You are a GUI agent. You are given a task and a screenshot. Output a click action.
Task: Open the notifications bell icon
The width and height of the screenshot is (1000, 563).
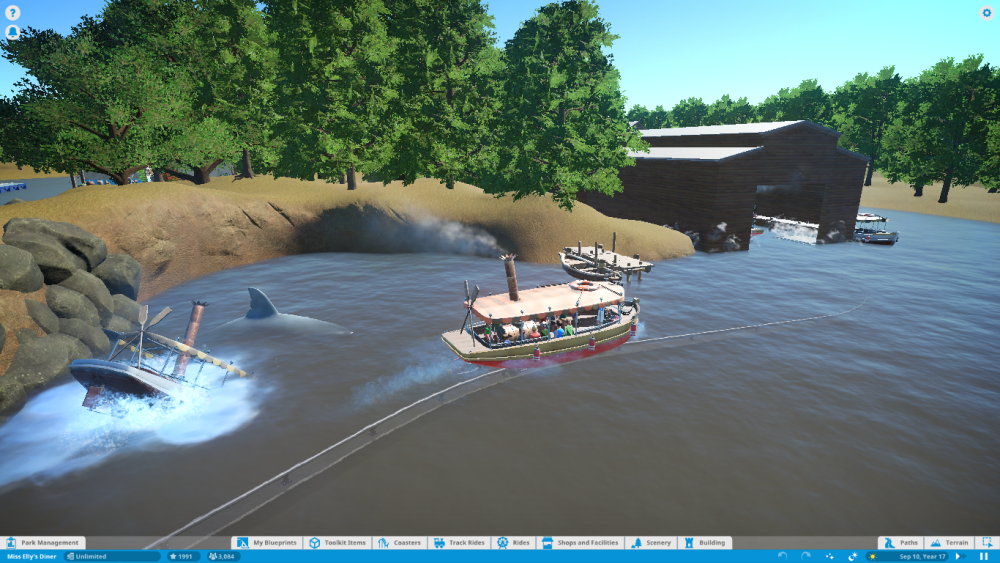12,32
